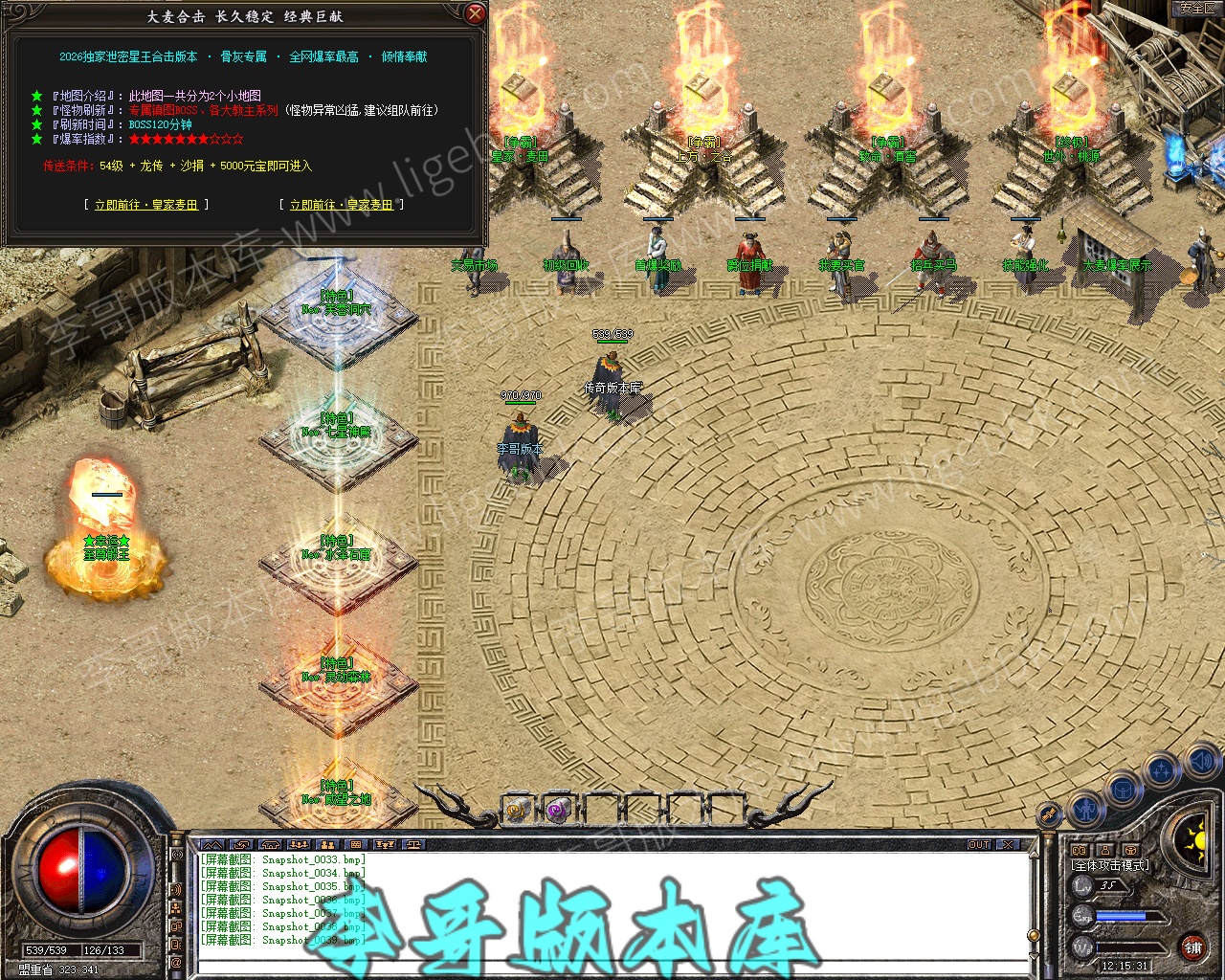This screenshot has height=980, width=1225.
Task: Click the small orange crossed icon beside the character button
Action: click(1050, 814)
